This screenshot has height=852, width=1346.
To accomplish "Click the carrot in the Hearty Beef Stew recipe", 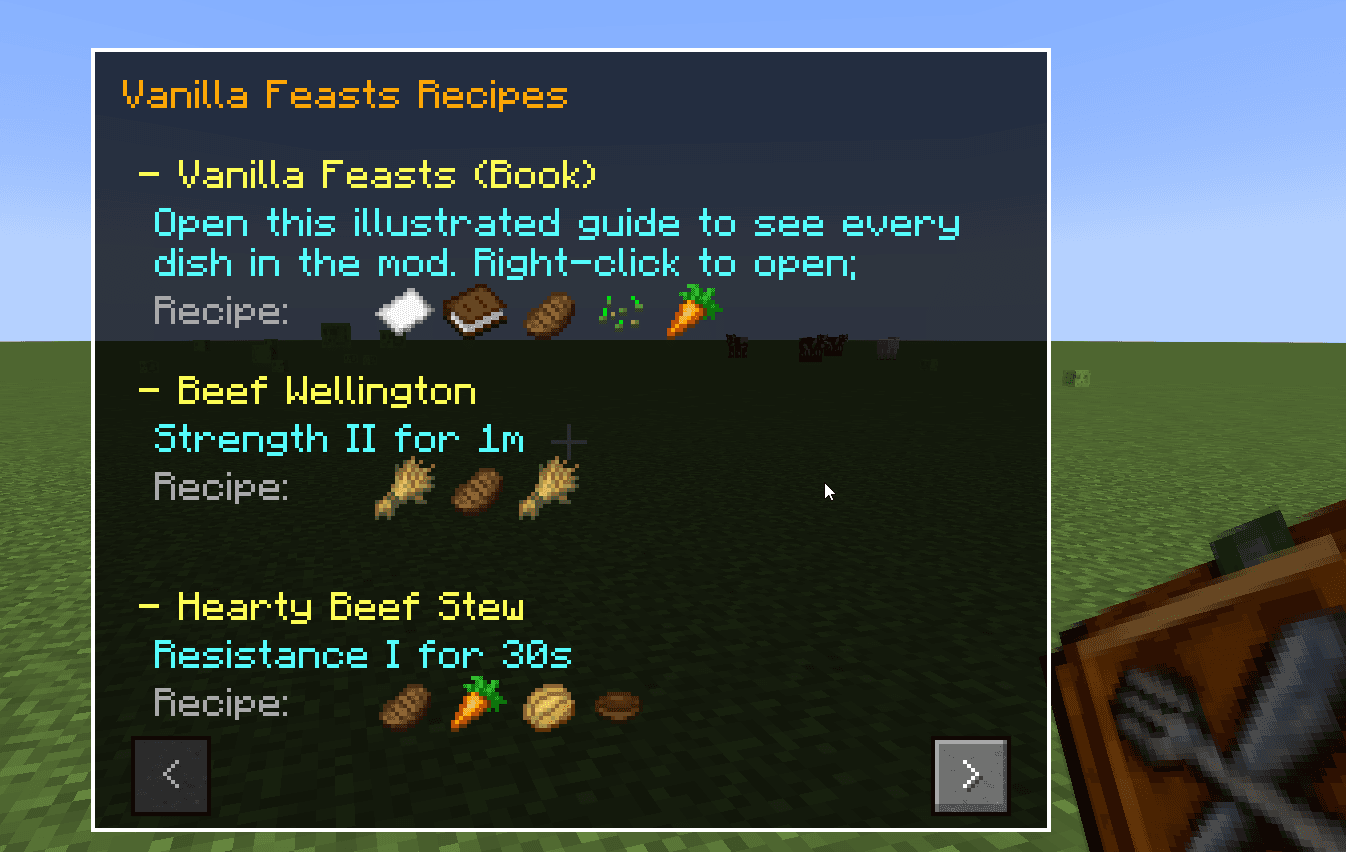I will pyautogui.click(x=476, y=703).
